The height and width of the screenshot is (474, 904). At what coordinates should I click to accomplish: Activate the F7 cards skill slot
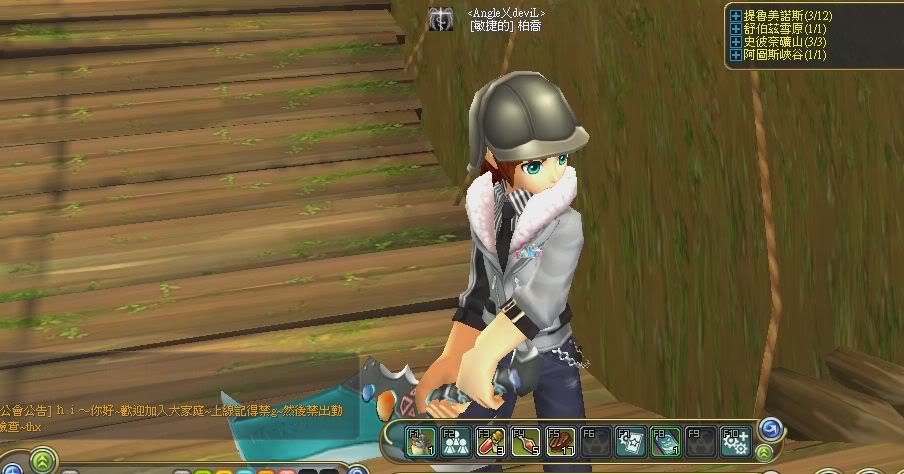(629, 440)
